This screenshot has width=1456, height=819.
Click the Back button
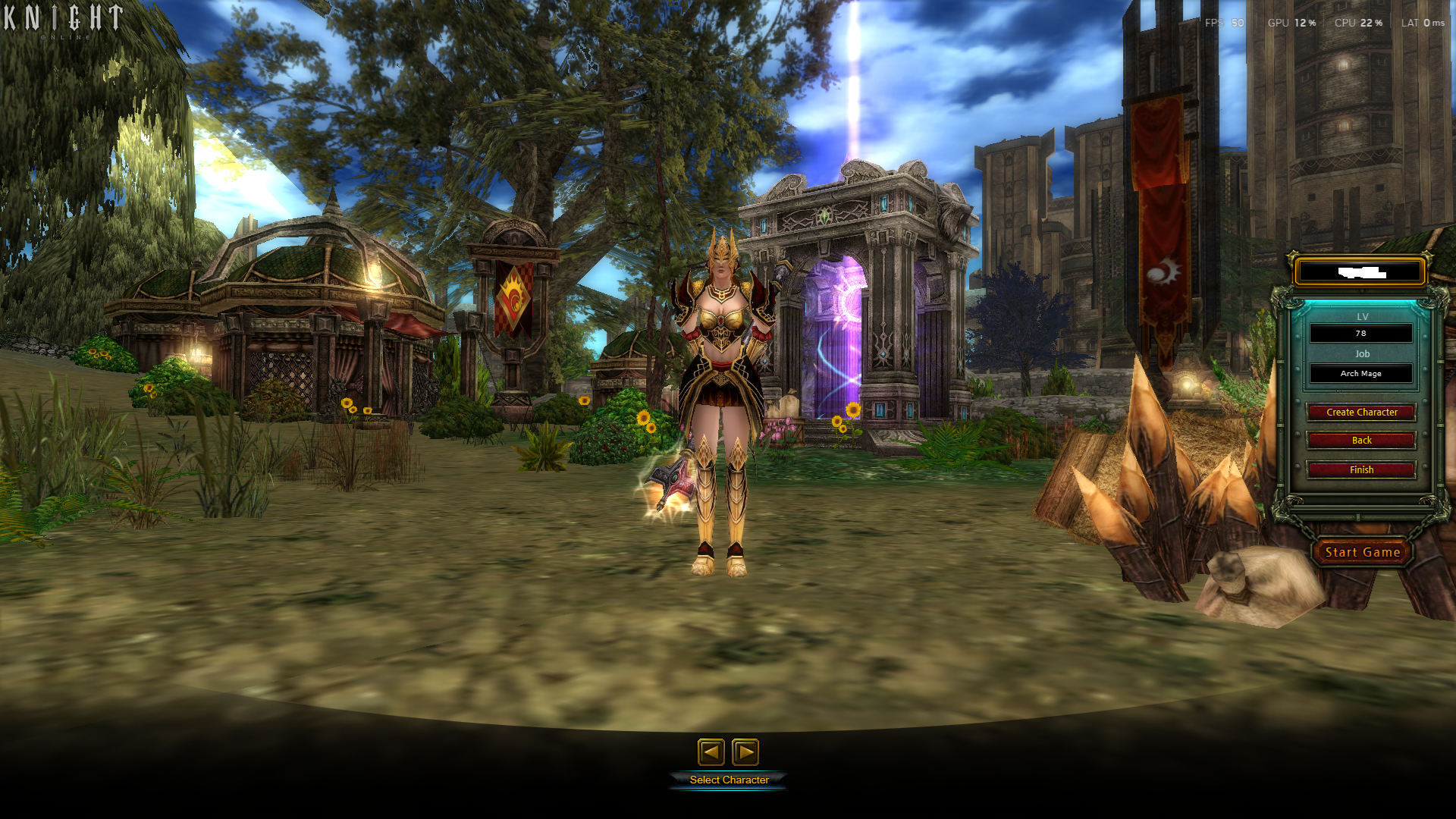1361,440
